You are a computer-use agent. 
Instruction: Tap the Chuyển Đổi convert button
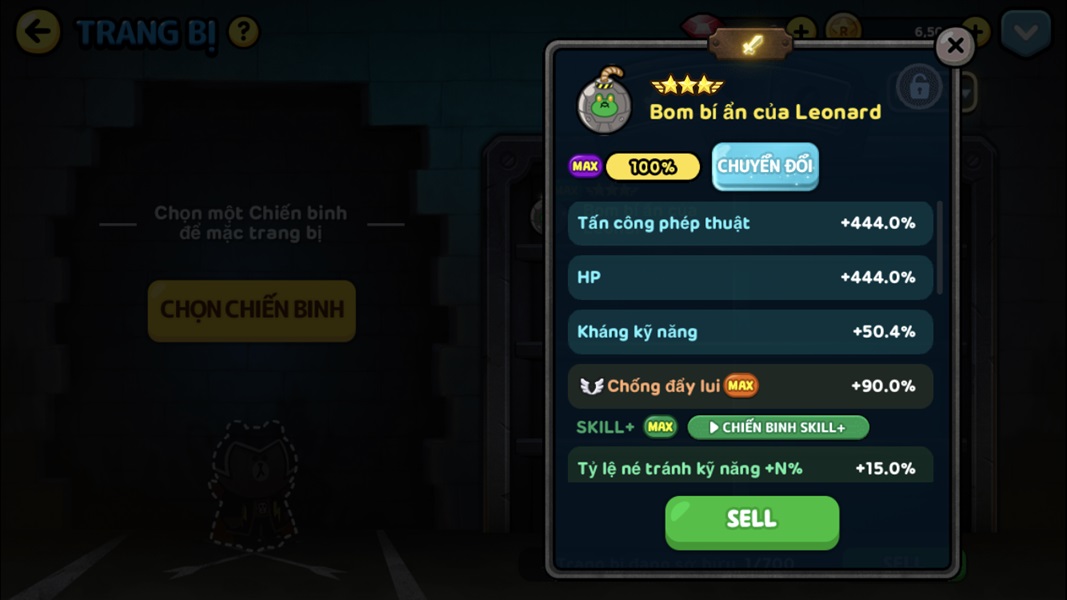[x=765, y=167]
